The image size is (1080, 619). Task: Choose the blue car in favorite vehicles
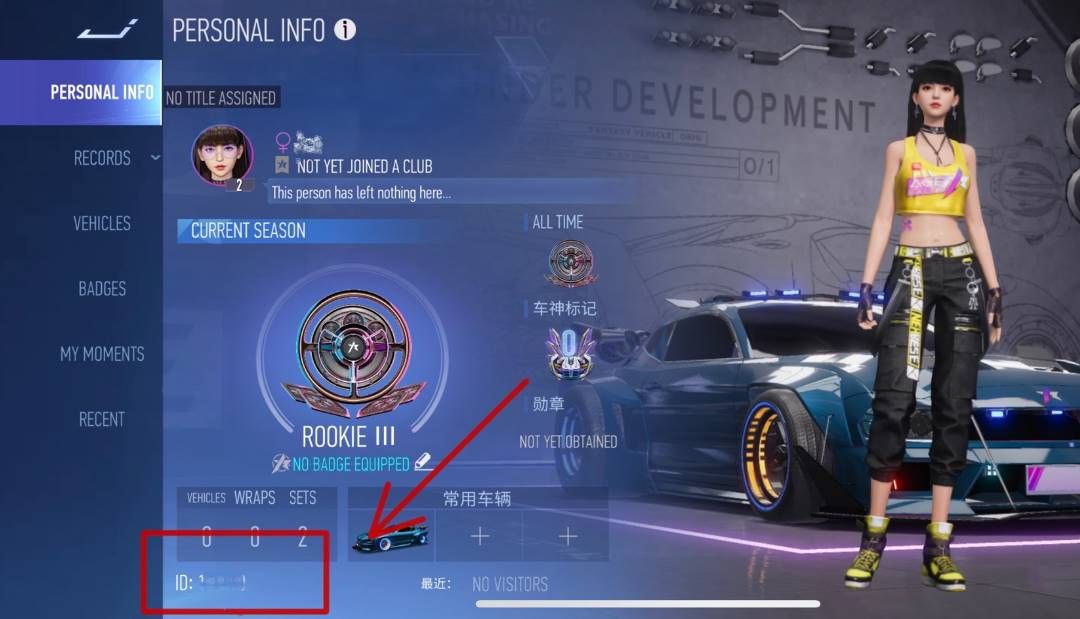tap(391, 537)
